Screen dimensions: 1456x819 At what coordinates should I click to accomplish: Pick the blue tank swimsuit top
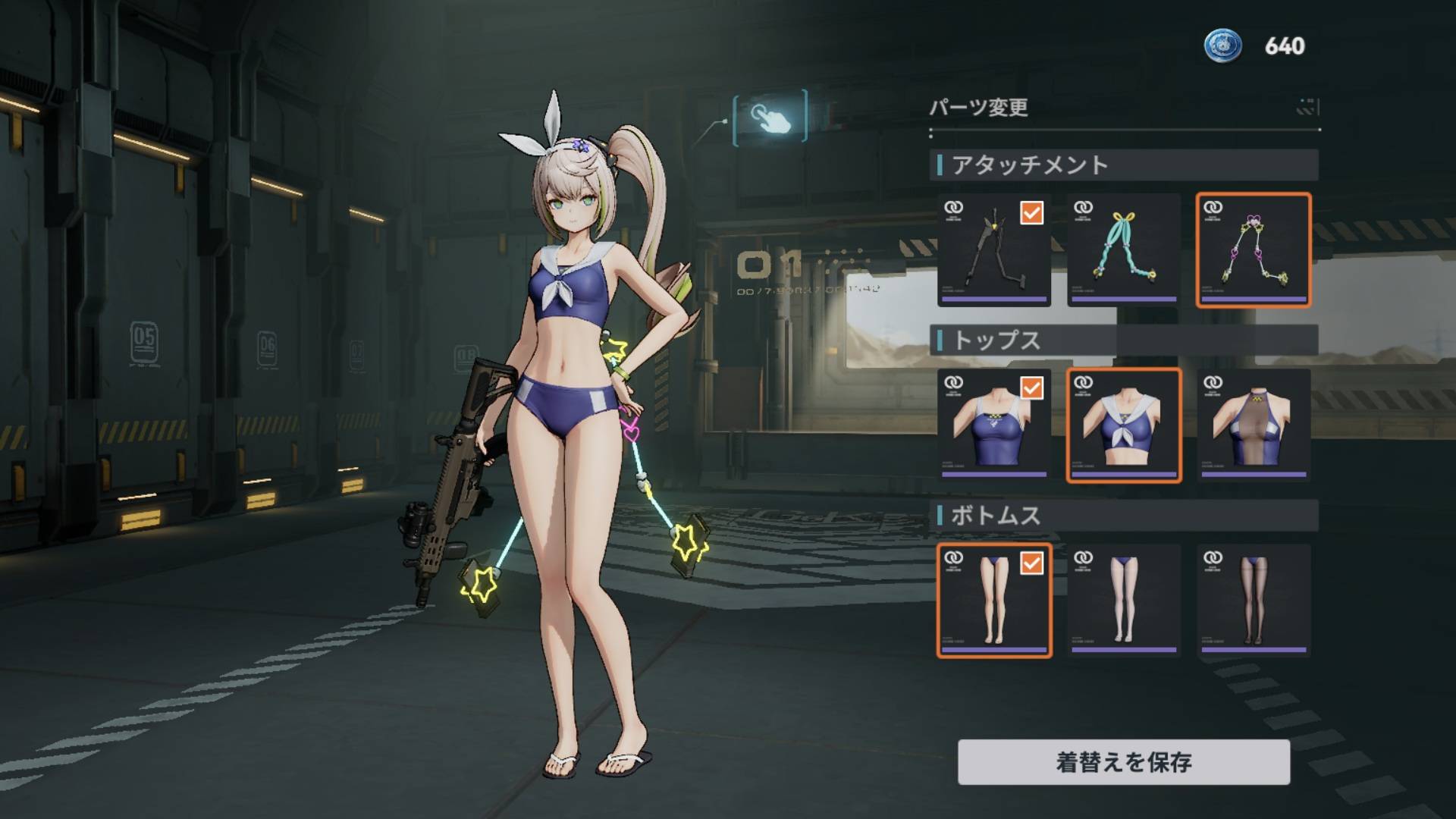994,425
